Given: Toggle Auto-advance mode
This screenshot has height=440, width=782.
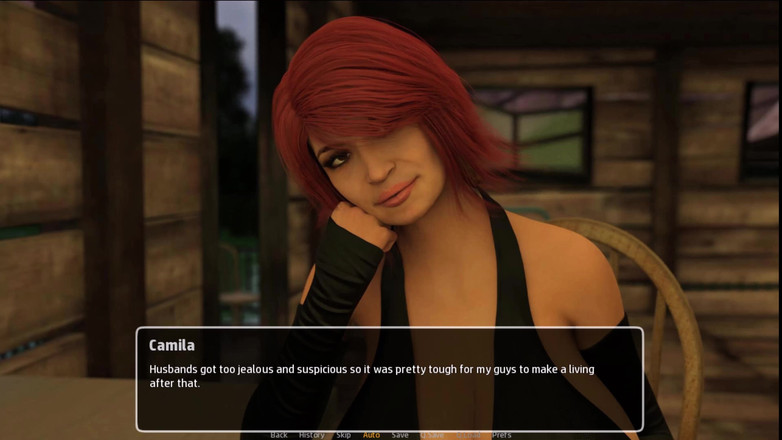Looking at the screenshot, I should (x=371, y=435).
